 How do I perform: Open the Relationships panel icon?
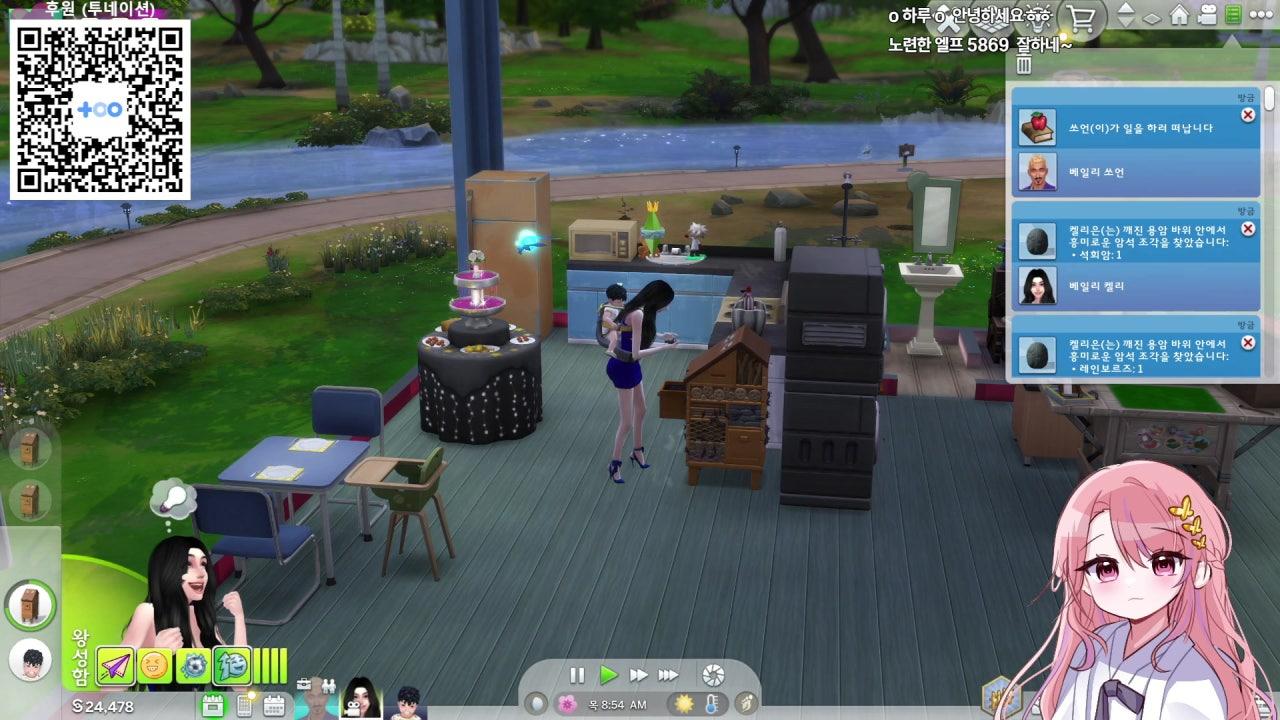(x=330, y=684)
